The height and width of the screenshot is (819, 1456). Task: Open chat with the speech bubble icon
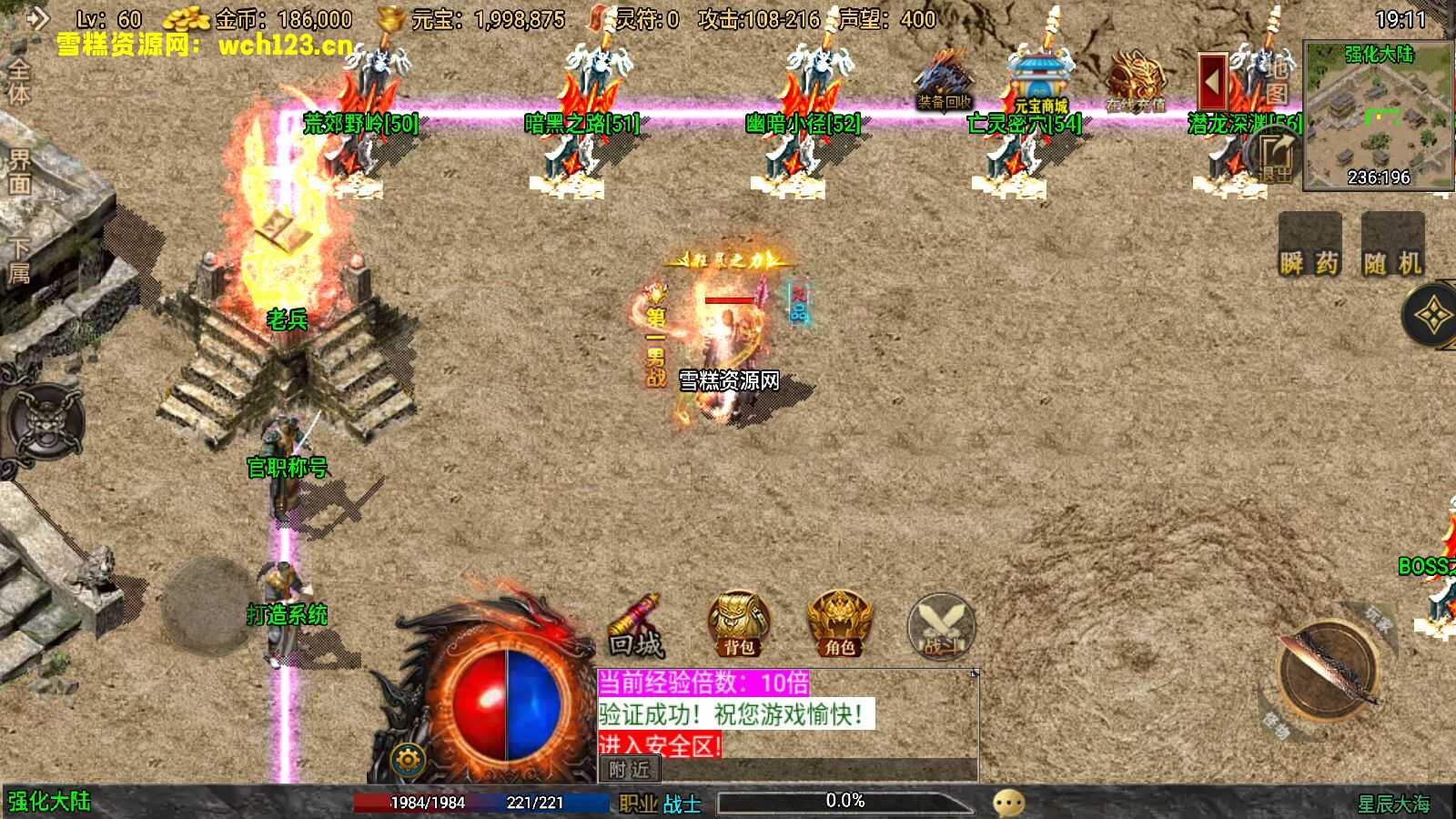pyautogui.click(x=1008, y=803)
